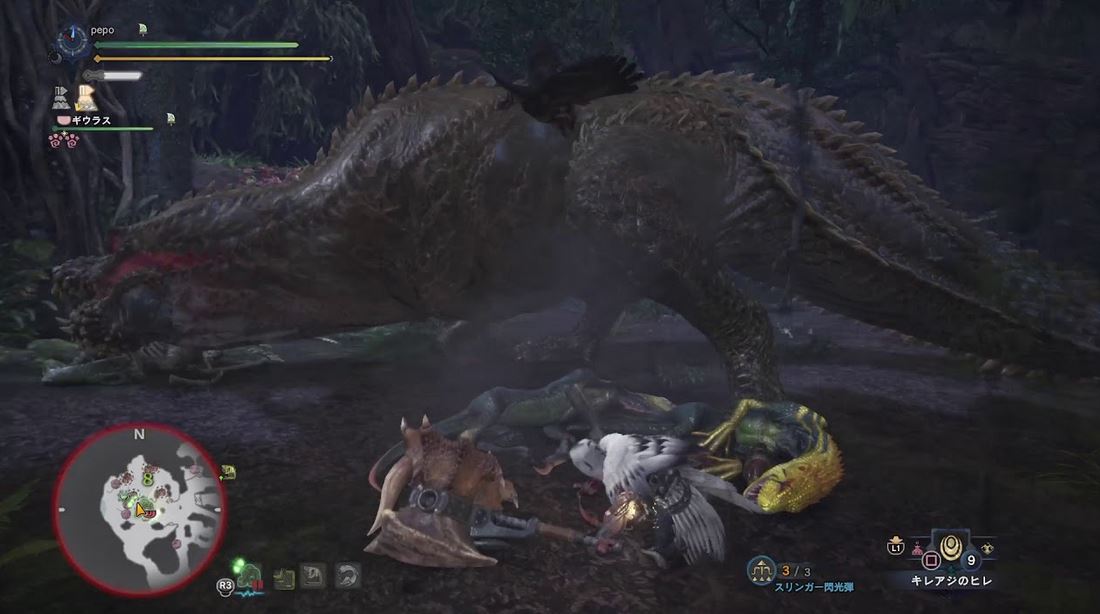Choose the pink item left of the selected item
This screenshot has height=614, width=1100.
917,549
